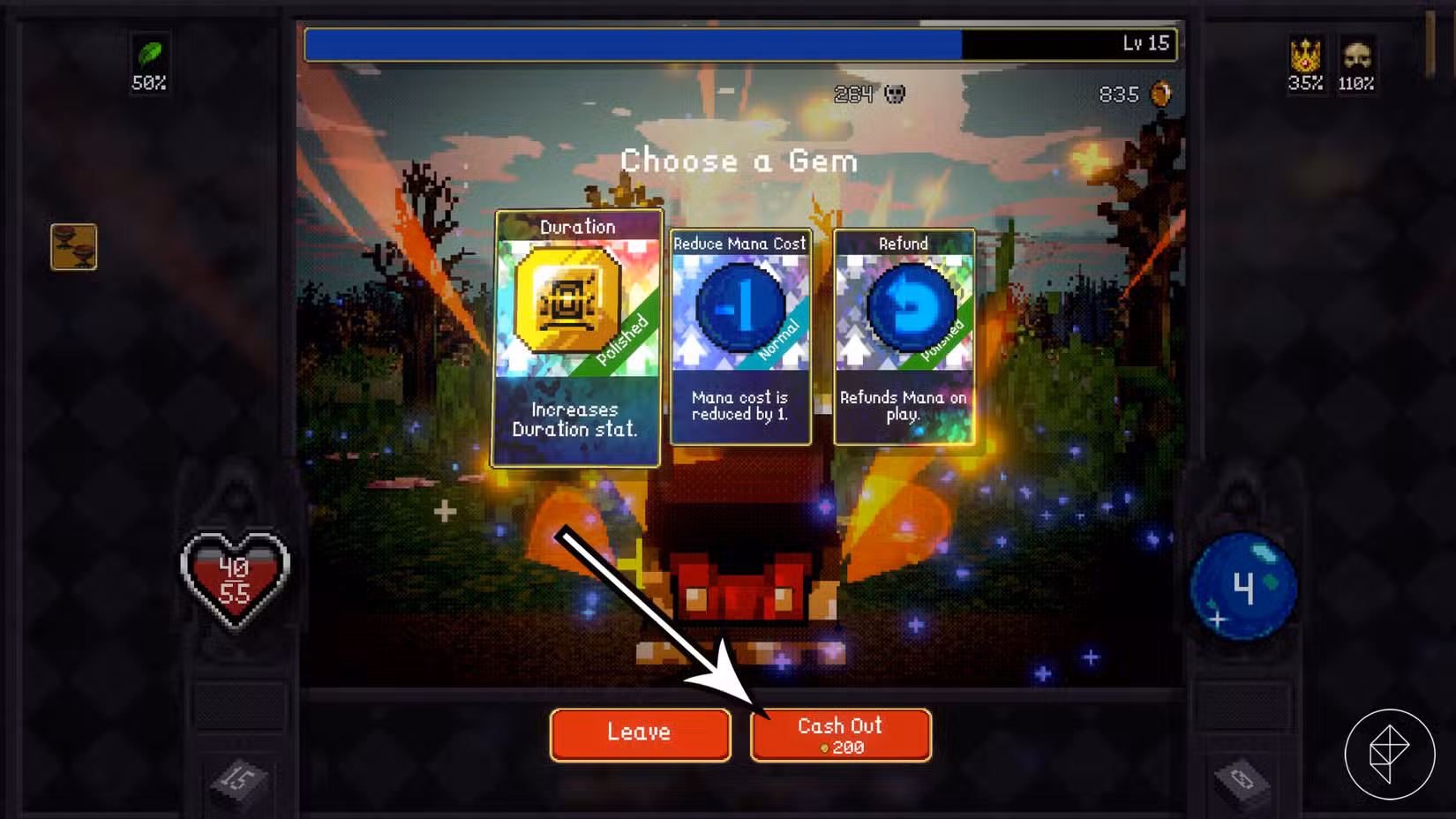Check the skull 110% modifier icon
Image resolution: width=1456 pixels, height=819 pixels.
pos(1356,56)
